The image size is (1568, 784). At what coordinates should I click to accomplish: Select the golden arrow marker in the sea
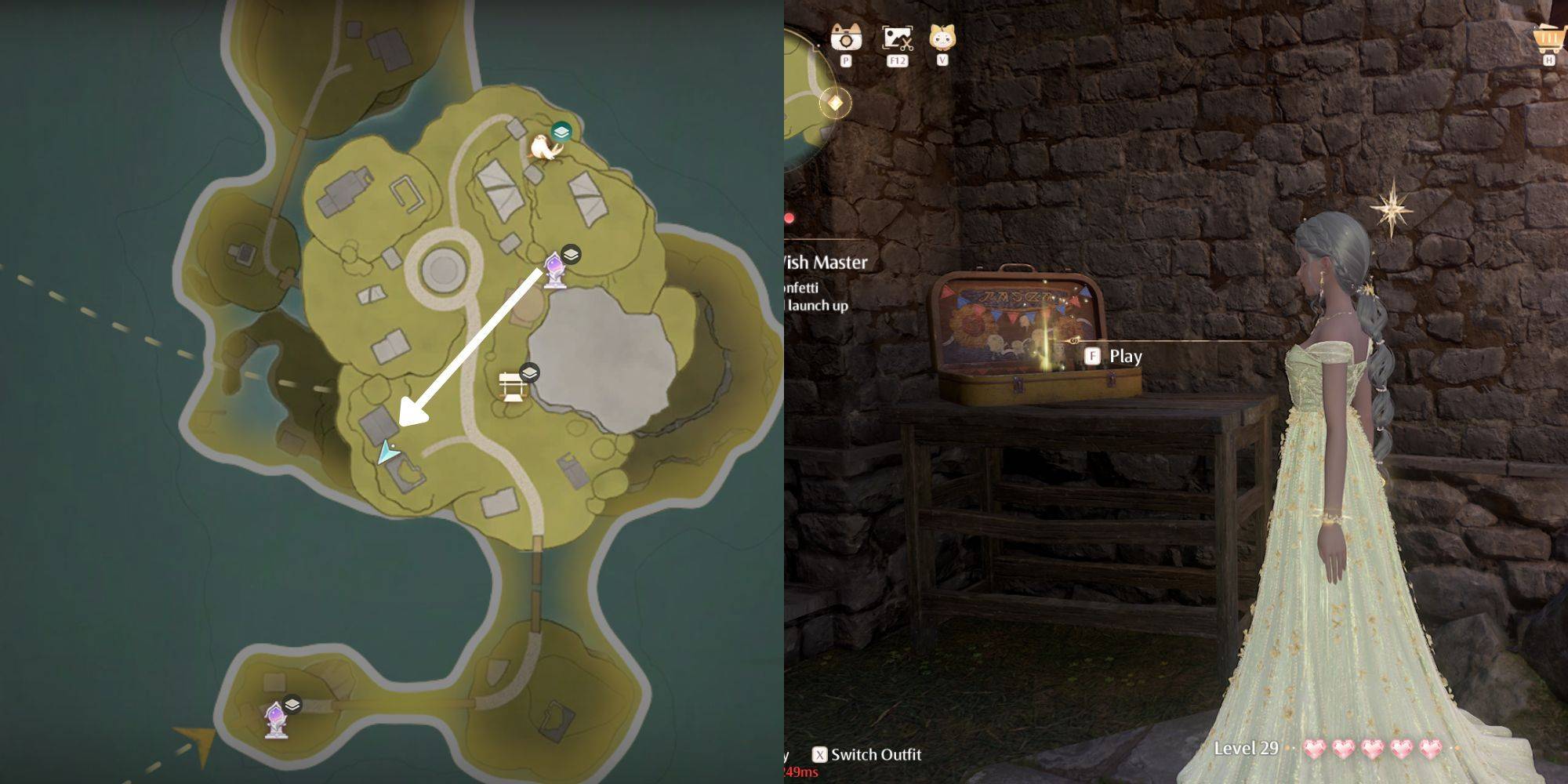pos(197,742)
